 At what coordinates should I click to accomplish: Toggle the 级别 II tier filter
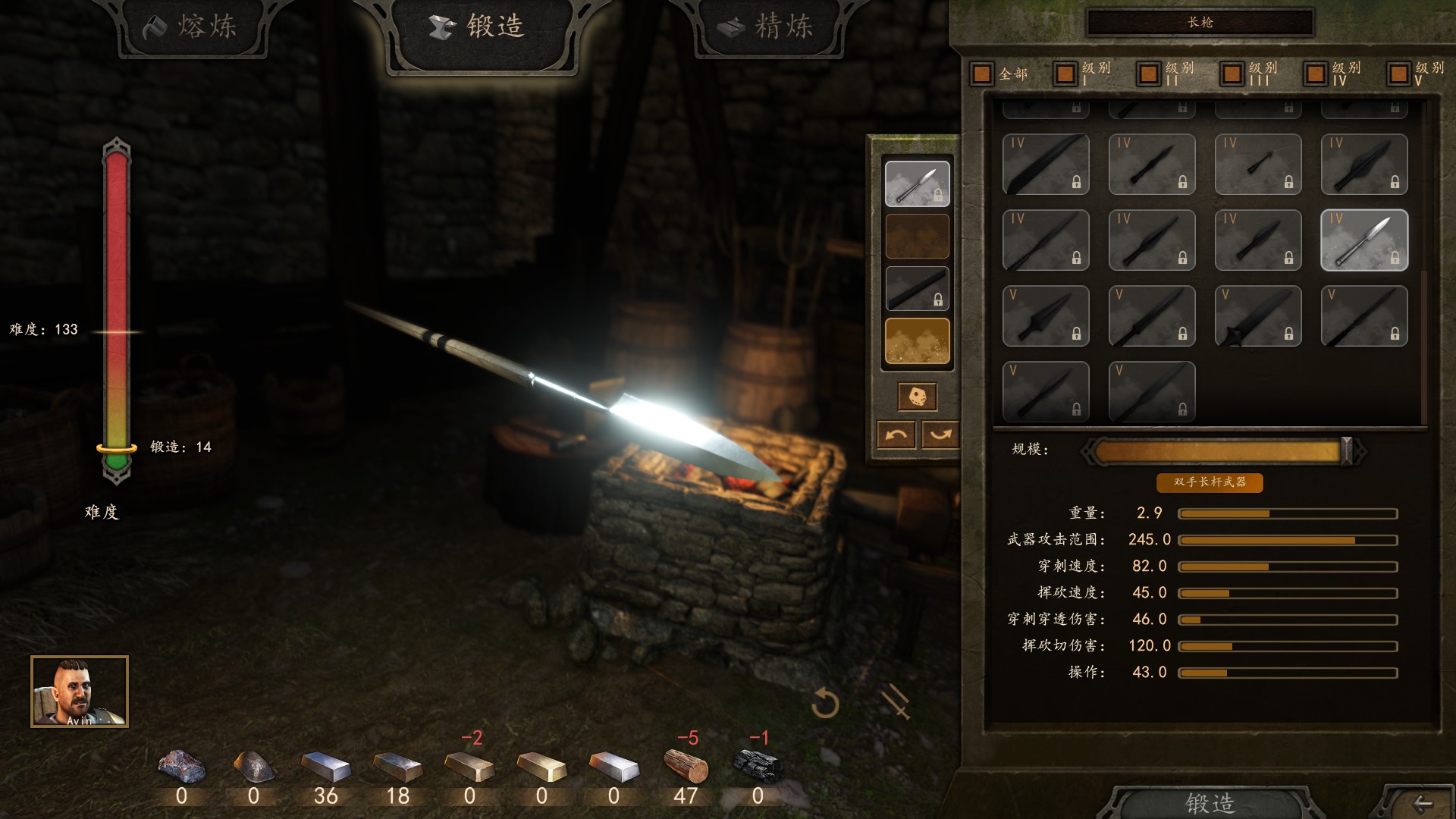(x=1148, y=74)
